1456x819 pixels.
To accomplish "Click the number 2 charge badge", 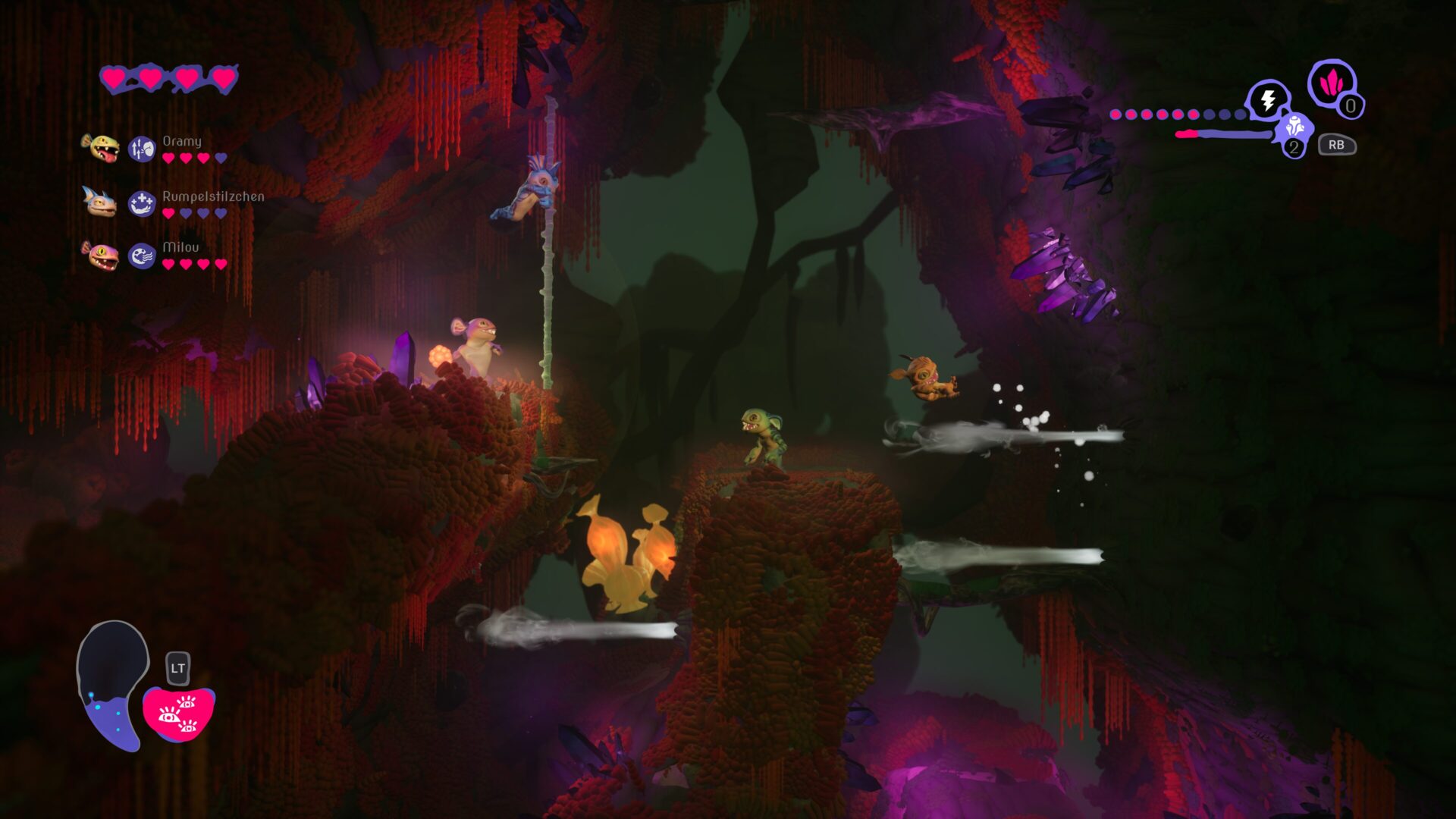I will tap(1294, 147).
